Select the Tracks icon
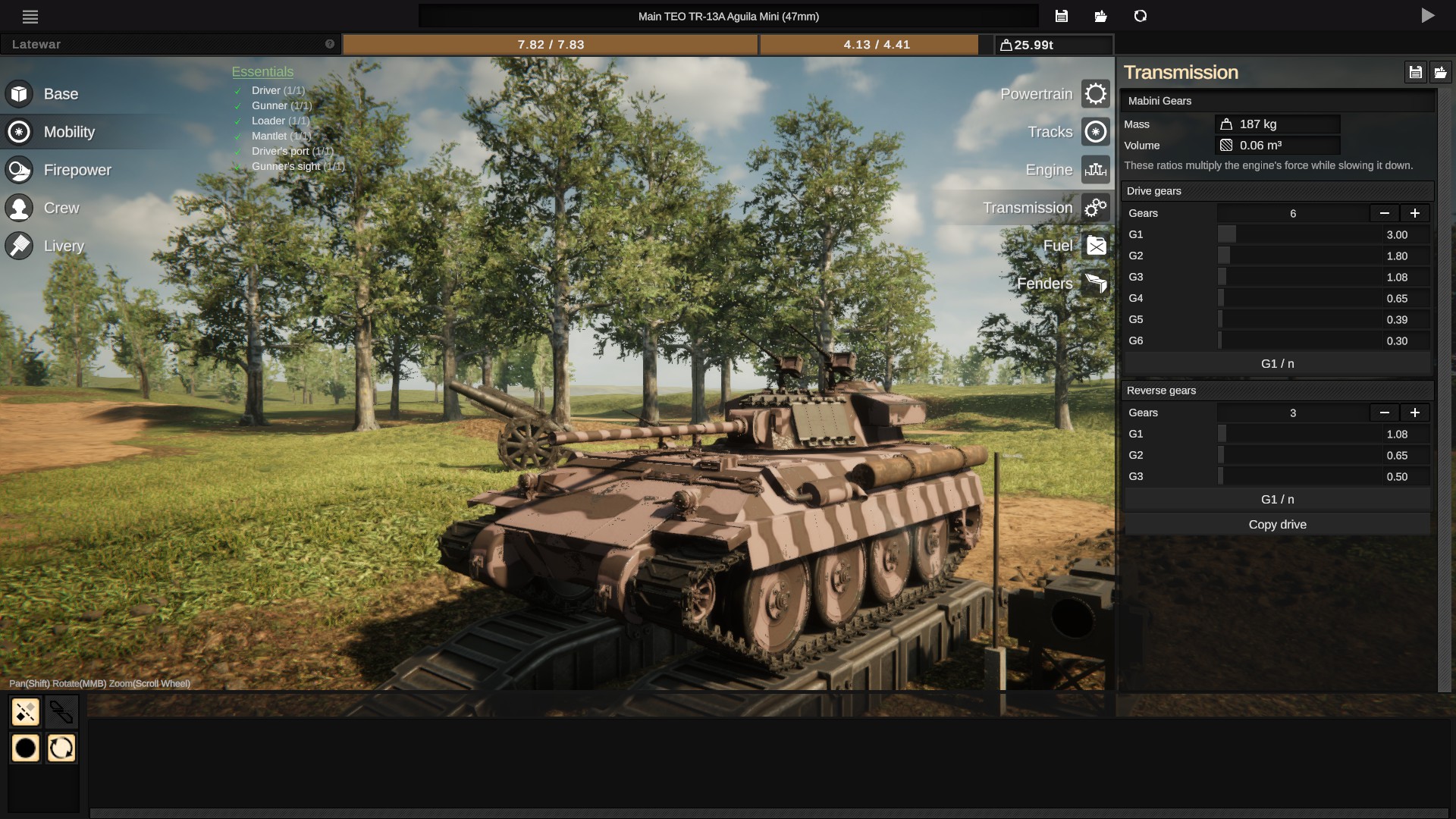This screenshot has height=819, width=1456. click(1095, 131)
